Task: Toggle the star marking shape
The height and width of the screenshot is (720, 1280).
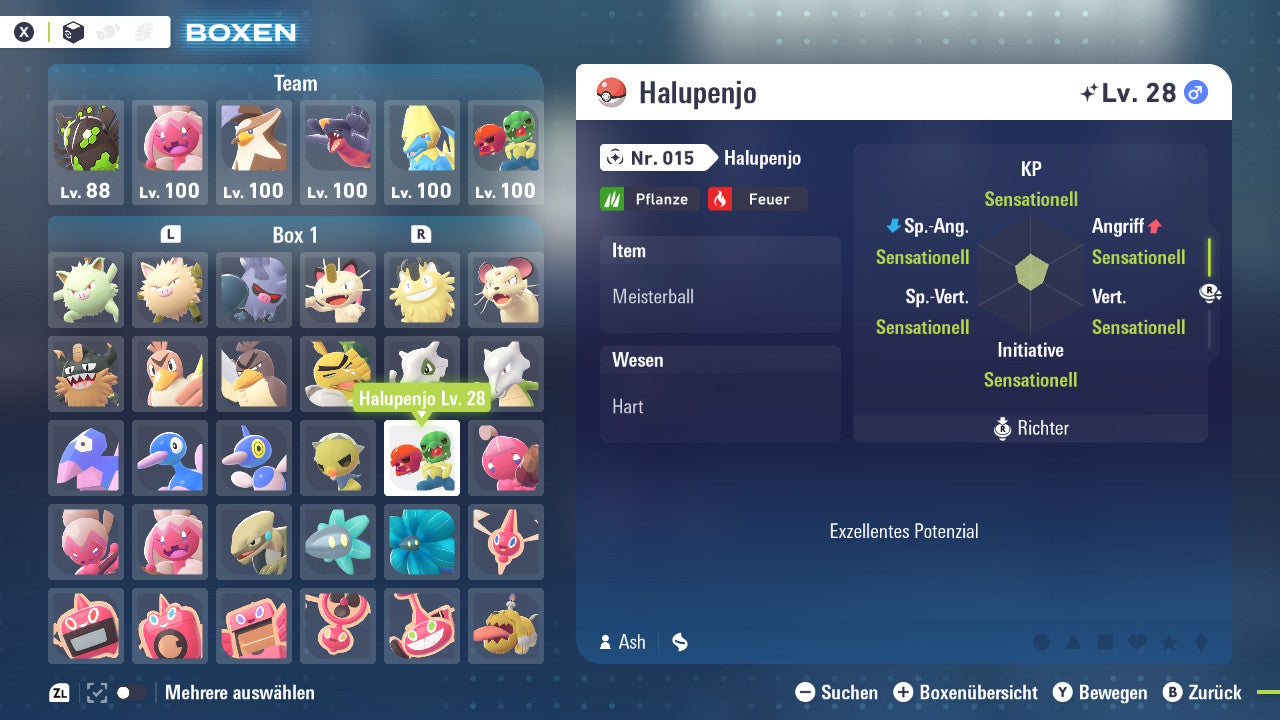Action: [x=1170, y=641]
